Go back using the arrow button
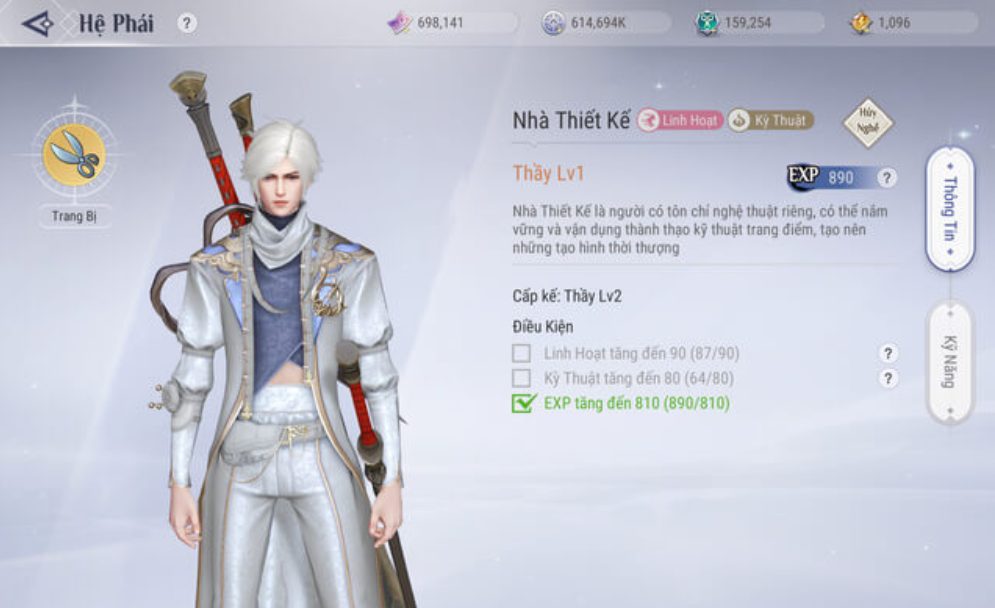Viewport: 995px width, 608px height. 38,23
